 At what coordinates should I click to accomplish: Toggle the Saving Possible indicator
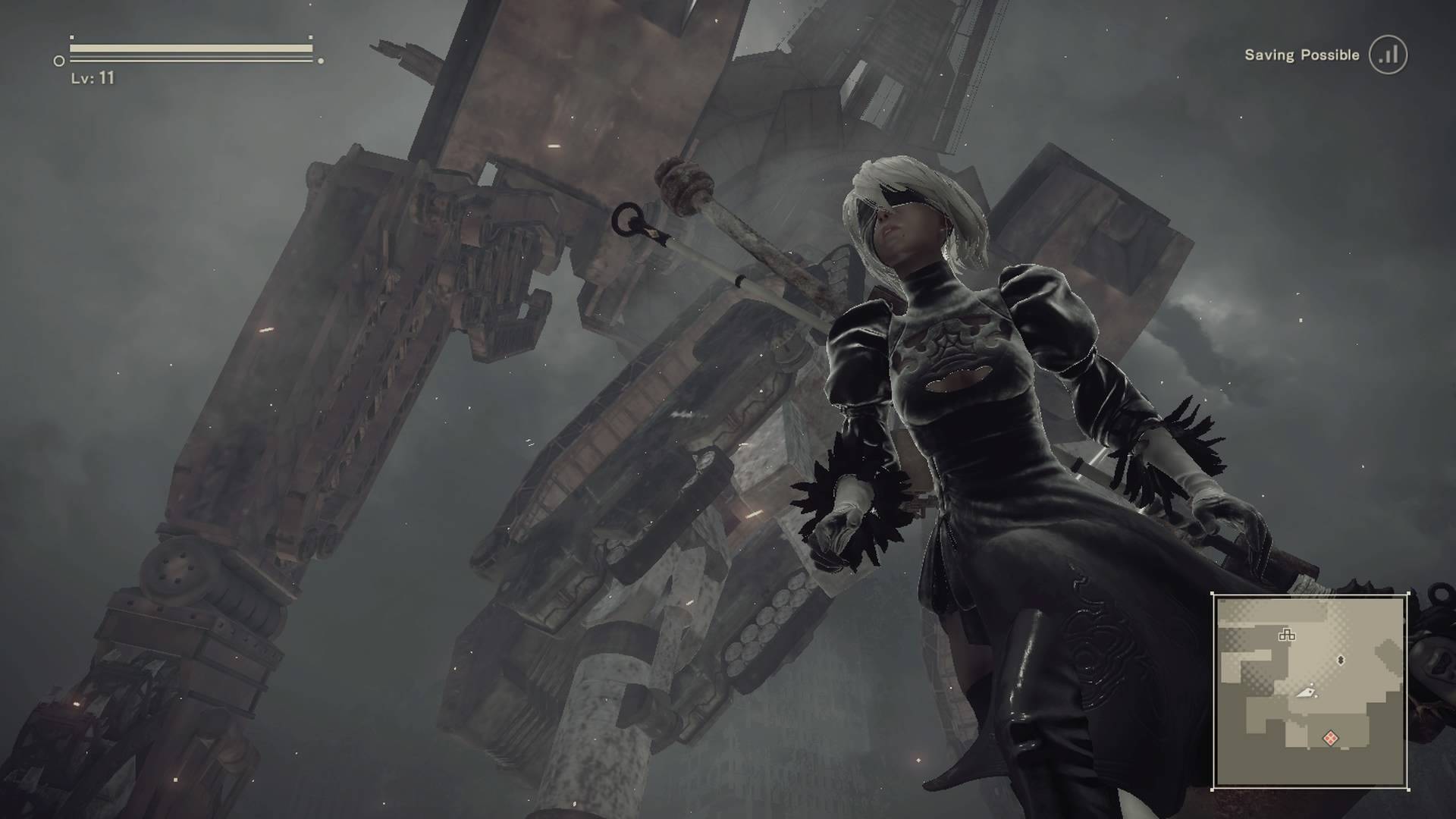click(x=1338, y=55)
